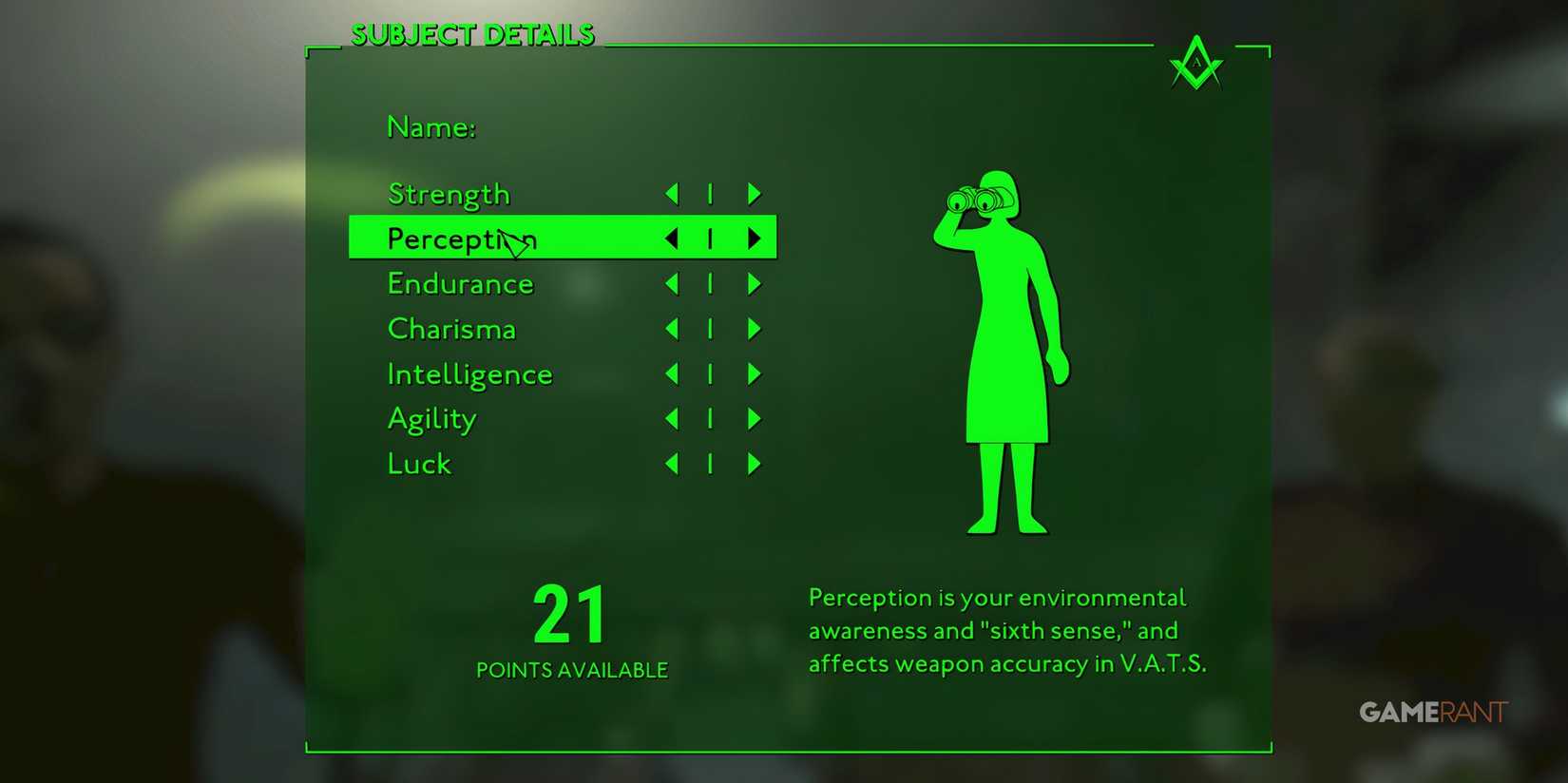Increase the Strength stat with right arrow

pyautogui.click(x=754, y=193)
